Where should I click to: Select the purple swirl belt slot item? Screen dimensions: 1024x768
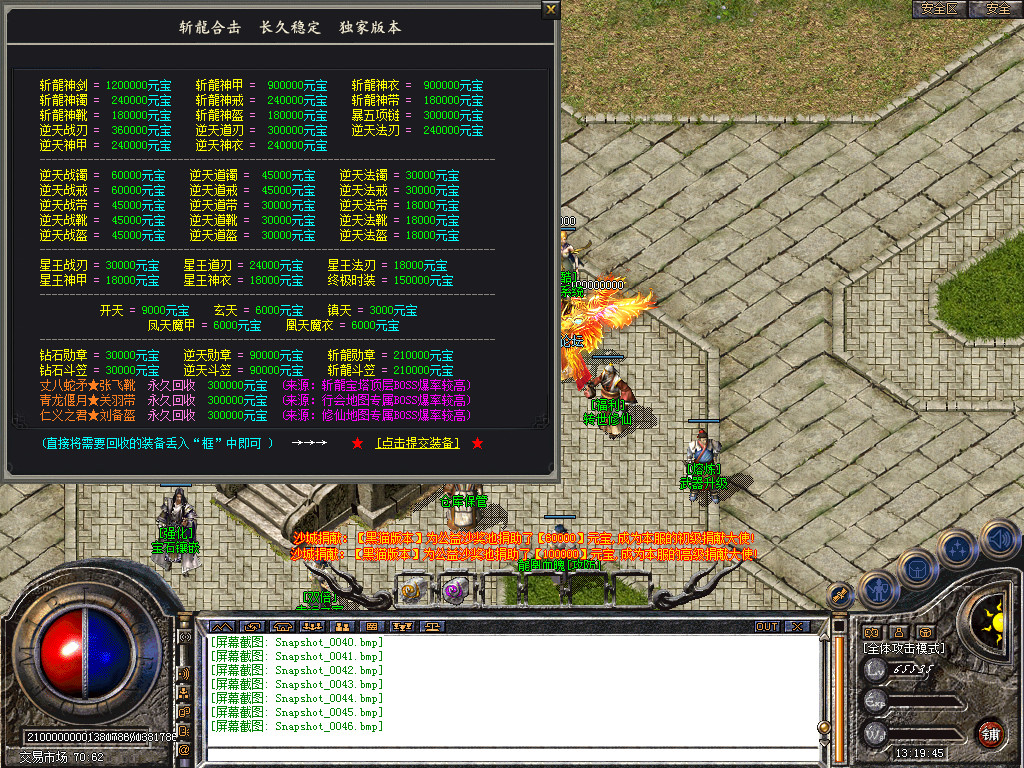[453, 590]
